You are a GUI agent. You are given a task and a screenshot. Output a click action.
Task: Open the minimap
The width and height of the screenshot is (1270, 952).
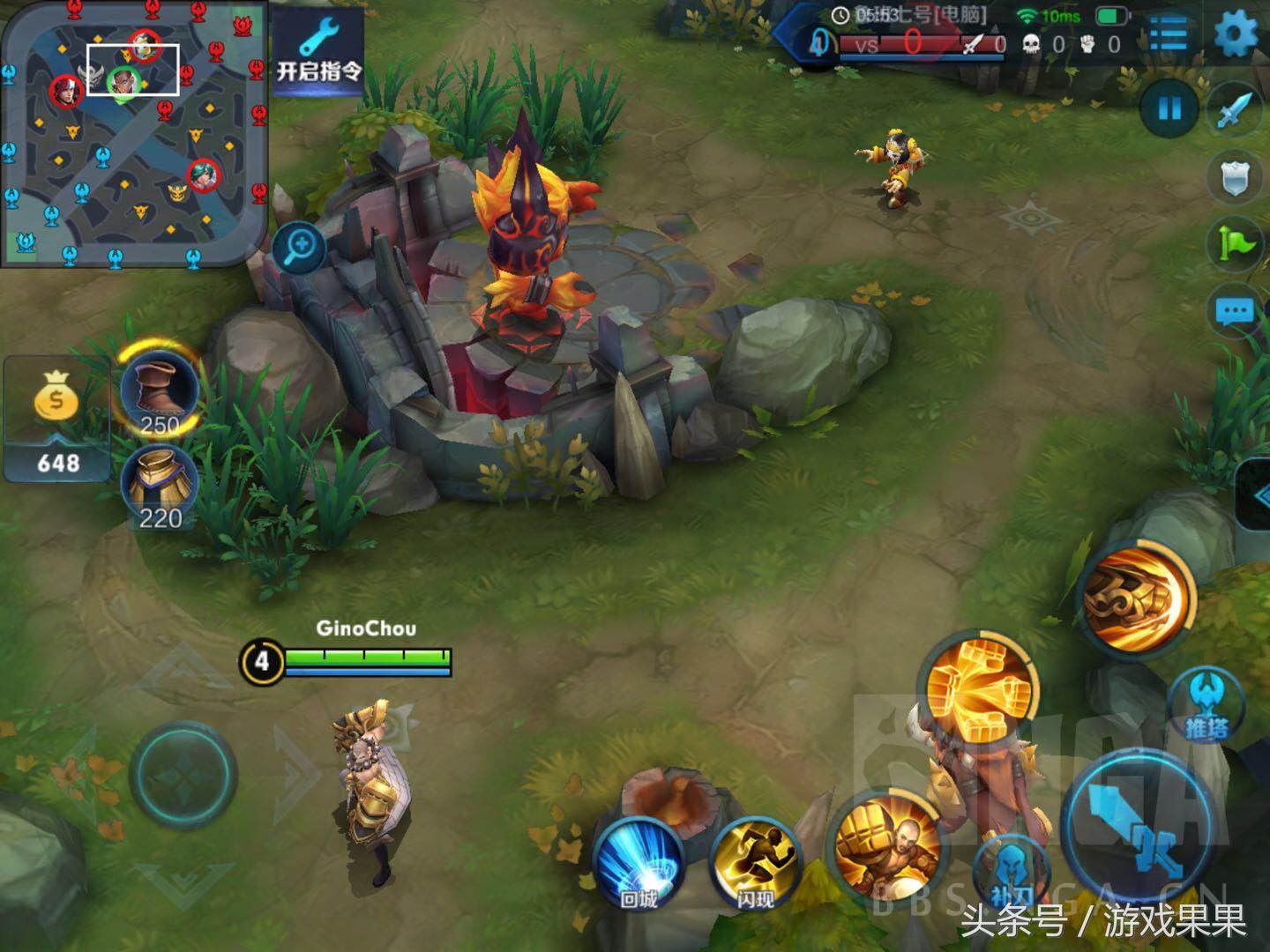point(132,132)
